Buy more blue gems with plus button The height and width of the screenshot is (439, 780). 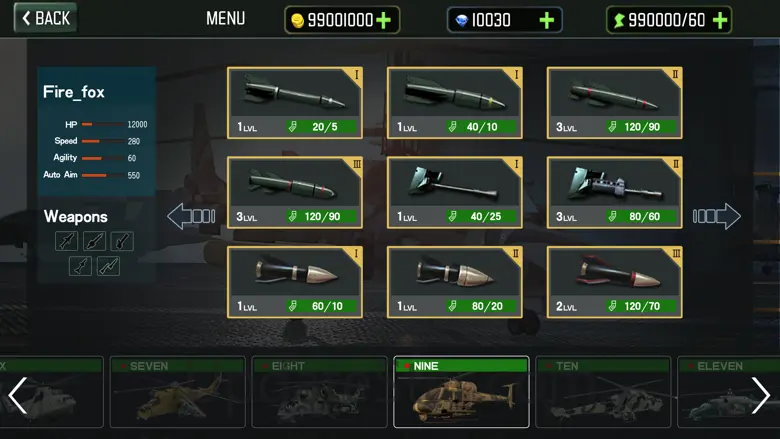[x=546, y=20]
